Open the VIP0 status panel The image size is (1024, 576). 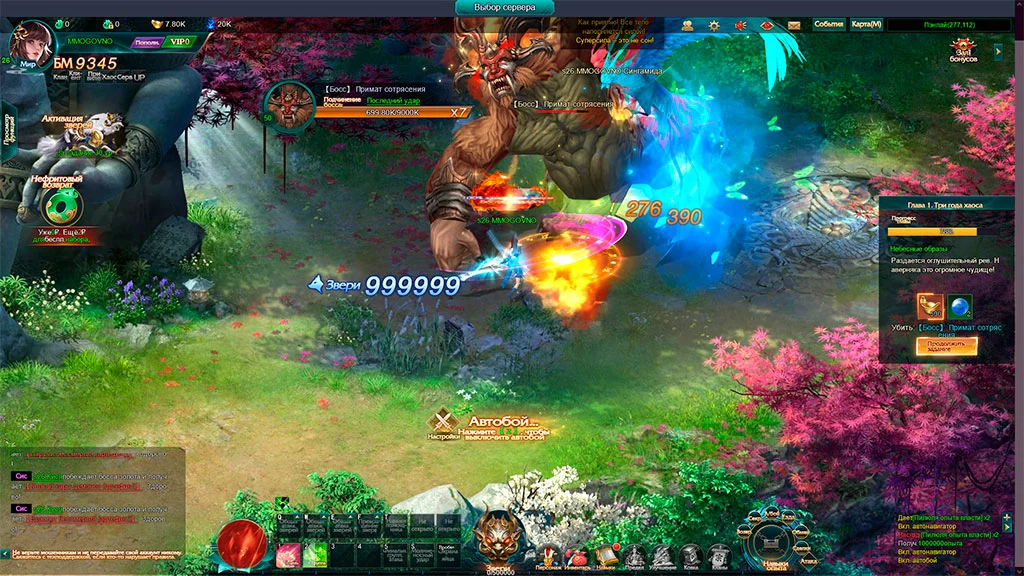point(180,43)
